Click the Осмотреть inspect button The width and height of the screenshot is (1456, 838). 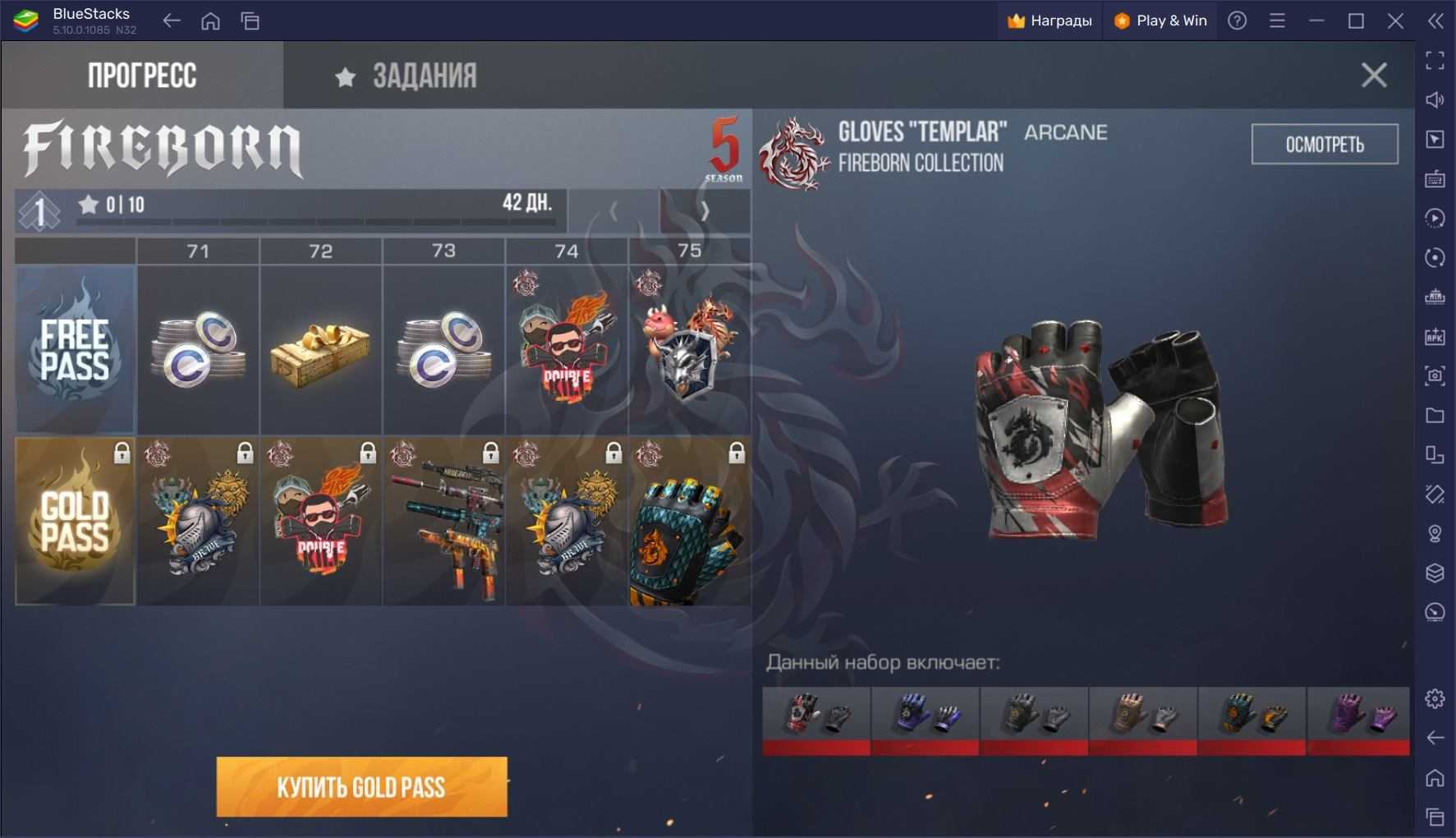pos(1324,145)
